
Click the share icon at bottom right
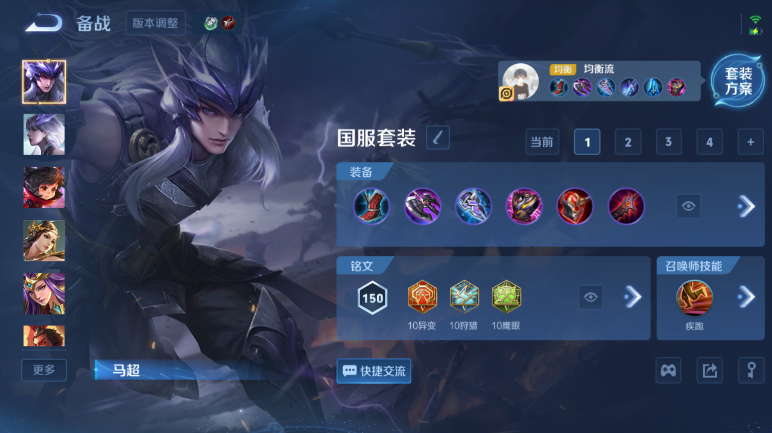pyautogui.click(x=709, y=371)
